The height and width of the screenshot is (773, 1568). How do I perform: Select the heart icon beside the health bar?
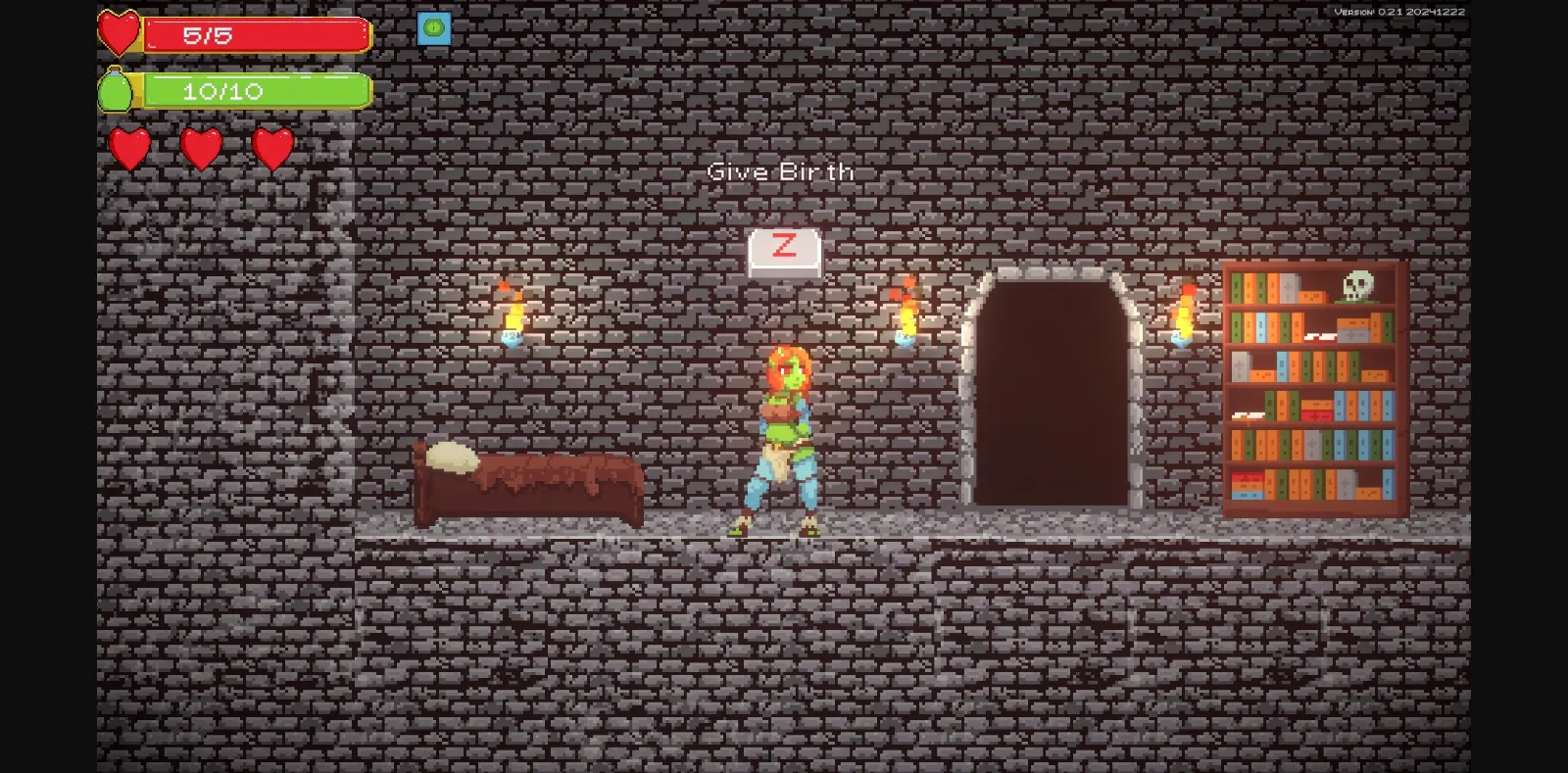click(120, 32)
